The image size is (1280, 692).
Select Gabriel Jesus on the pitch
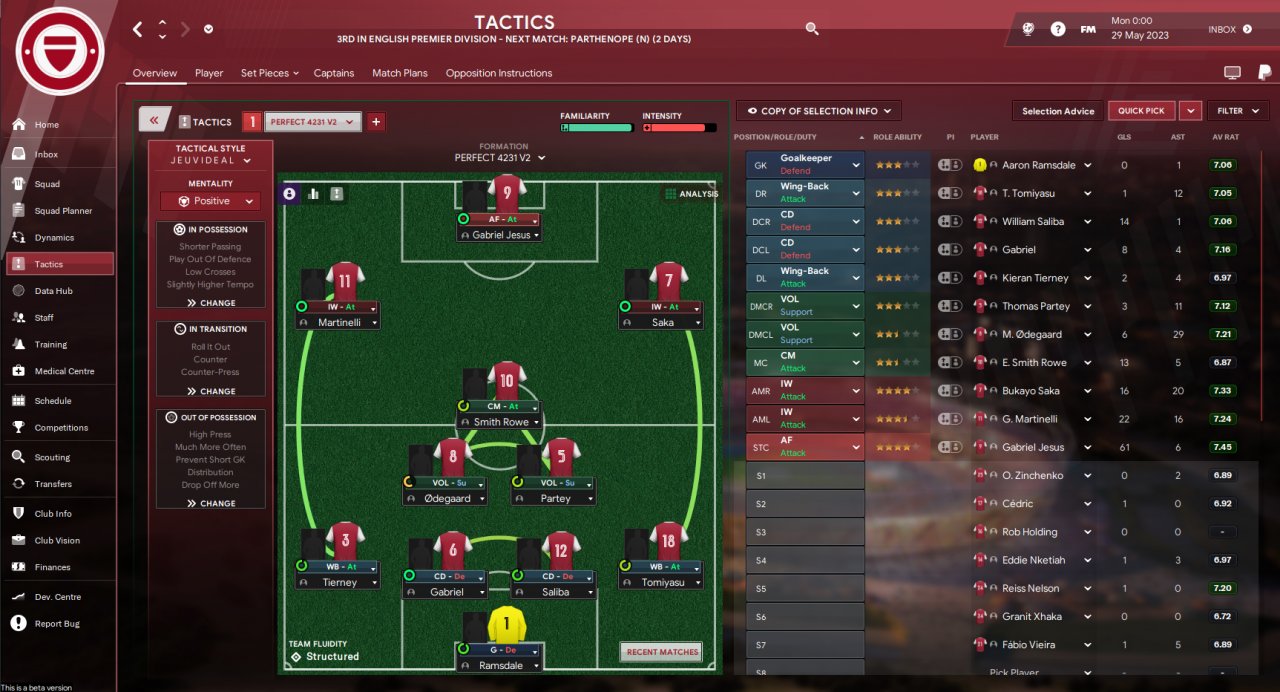point(500,234)
